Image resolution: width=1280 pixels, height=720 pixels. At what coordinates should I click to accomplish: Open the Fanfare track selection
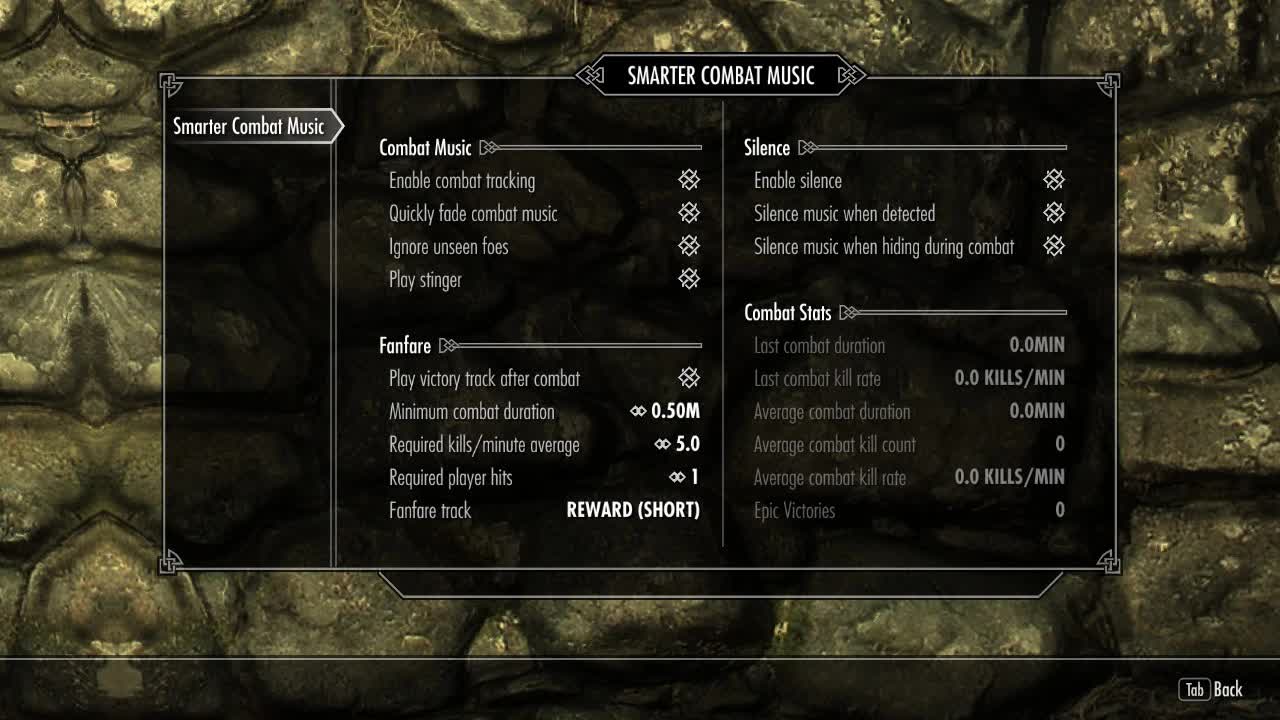click(633, 510)
